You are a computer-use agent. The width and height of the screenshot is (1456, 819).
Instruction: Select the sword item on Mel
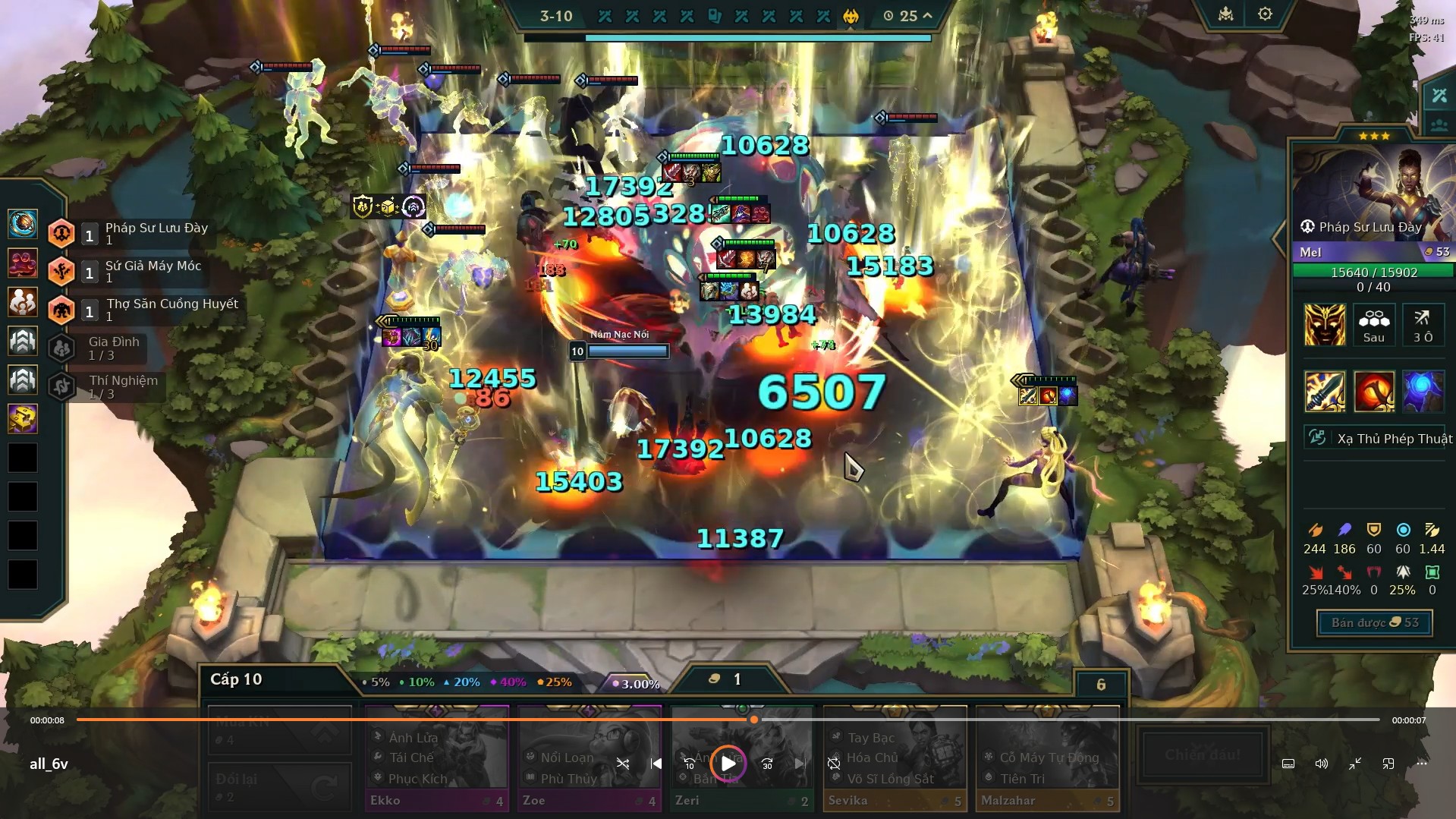(x=1325, y=392)
